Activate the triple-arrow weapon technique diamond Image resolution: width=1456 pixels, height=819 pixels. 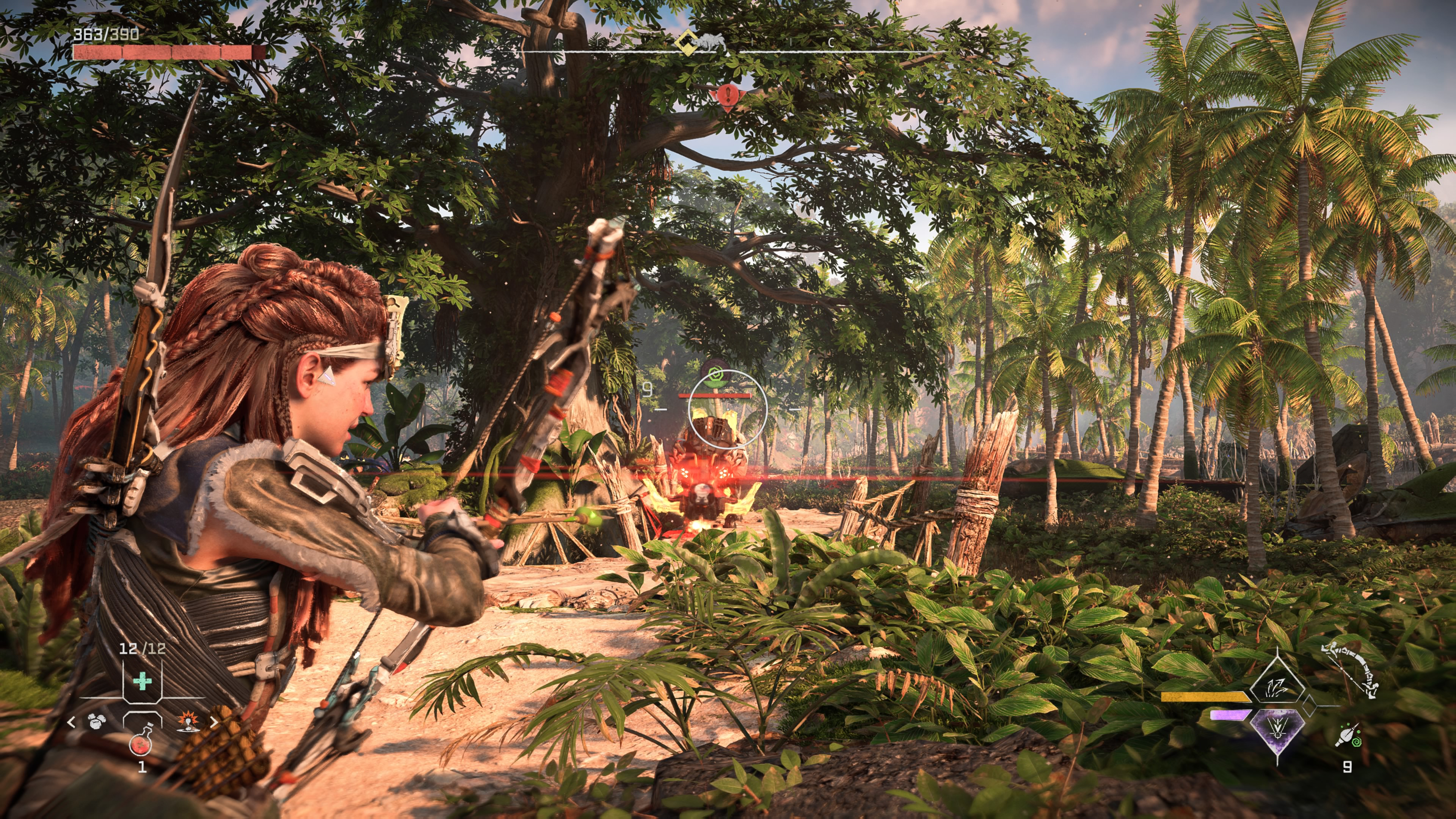(1276, 687)
